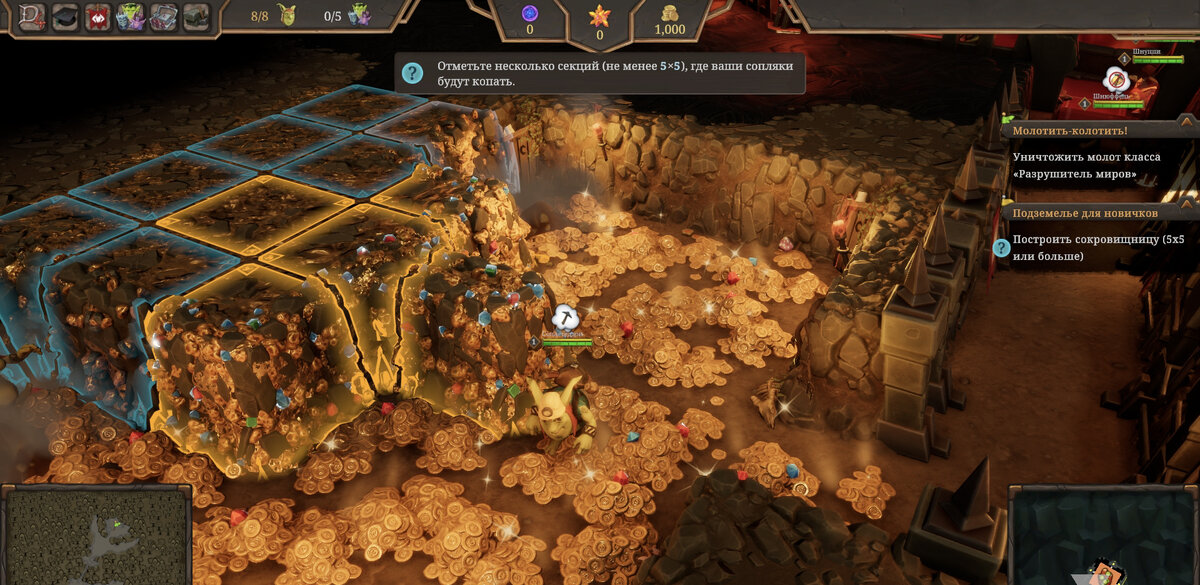Select the «Построить сокровищницу» objective text
The width and height of the screenshot is (1200, 585).
tap(1098, 248)
